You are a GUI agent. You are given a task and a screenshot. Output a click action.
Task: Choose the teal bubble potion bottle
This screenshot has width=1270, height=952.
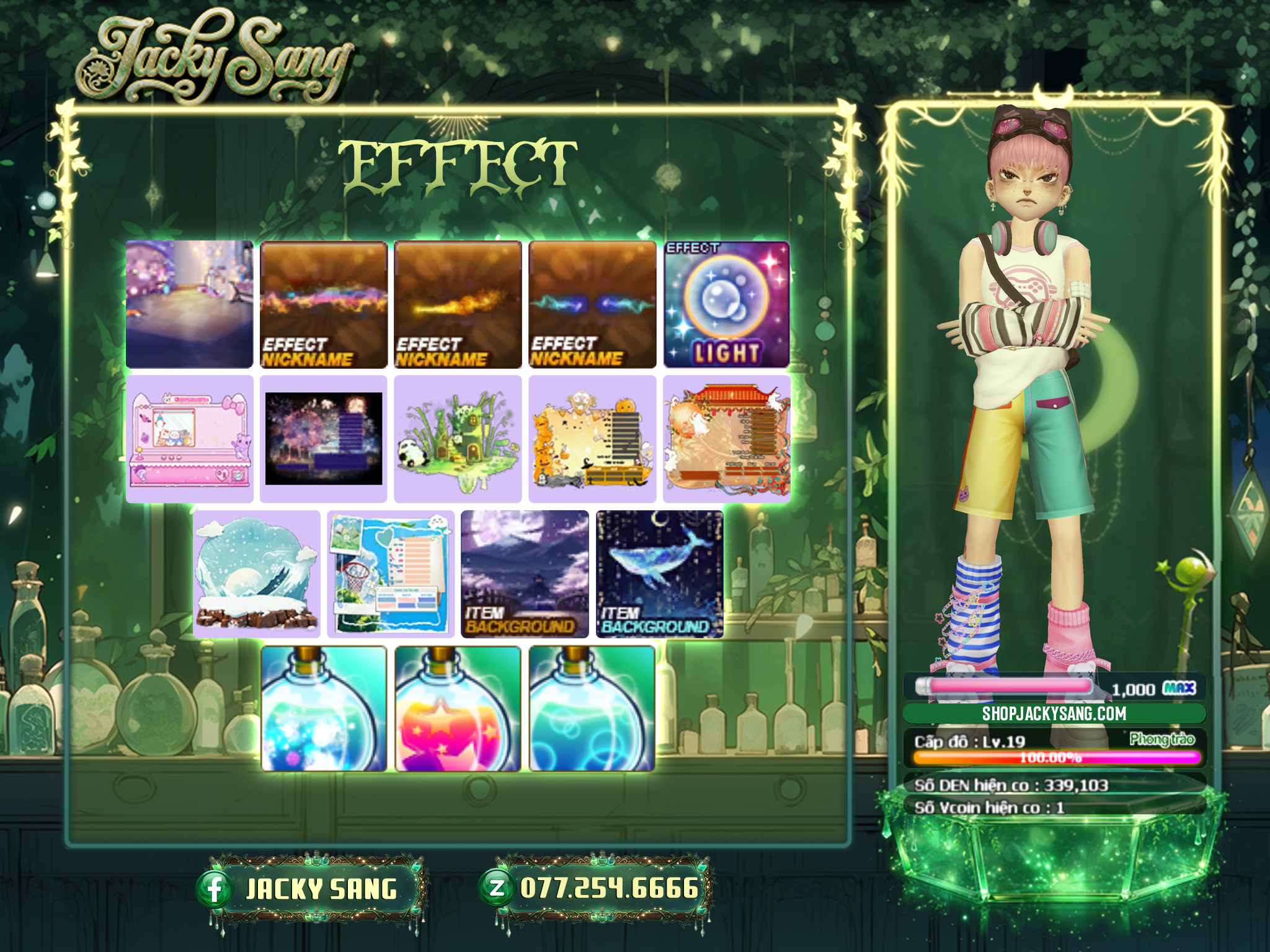click(x=592, y=708)
